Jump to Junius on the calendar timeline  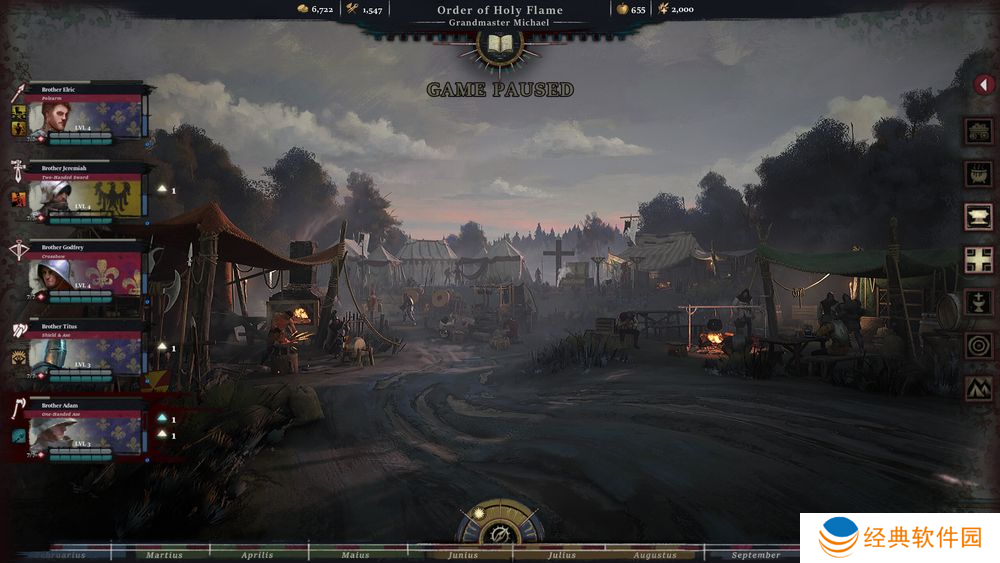coord(463,555)
